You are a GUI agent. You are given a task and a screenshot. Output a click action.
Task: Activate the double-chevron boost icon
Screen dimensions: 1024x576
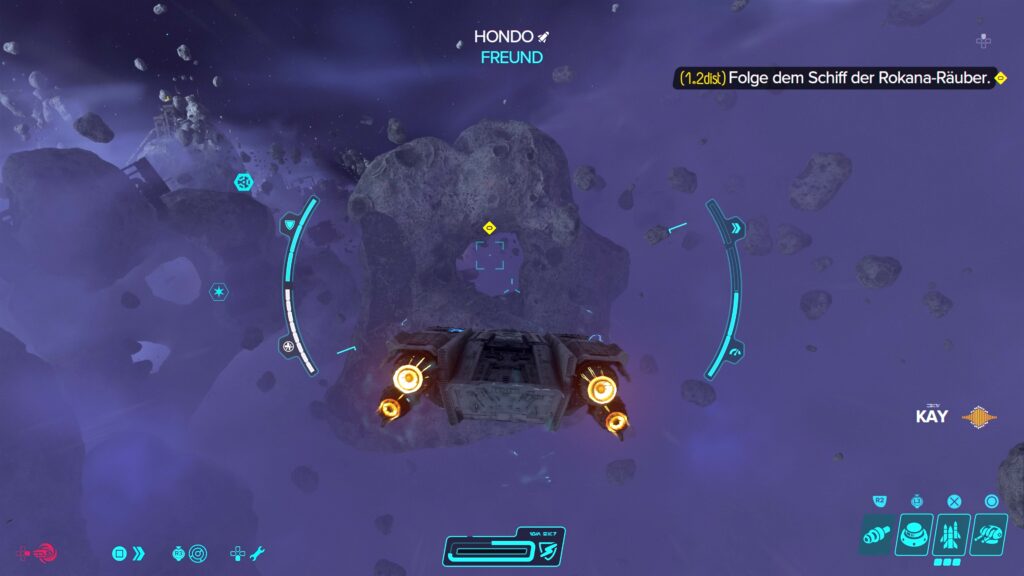point(138,552)
